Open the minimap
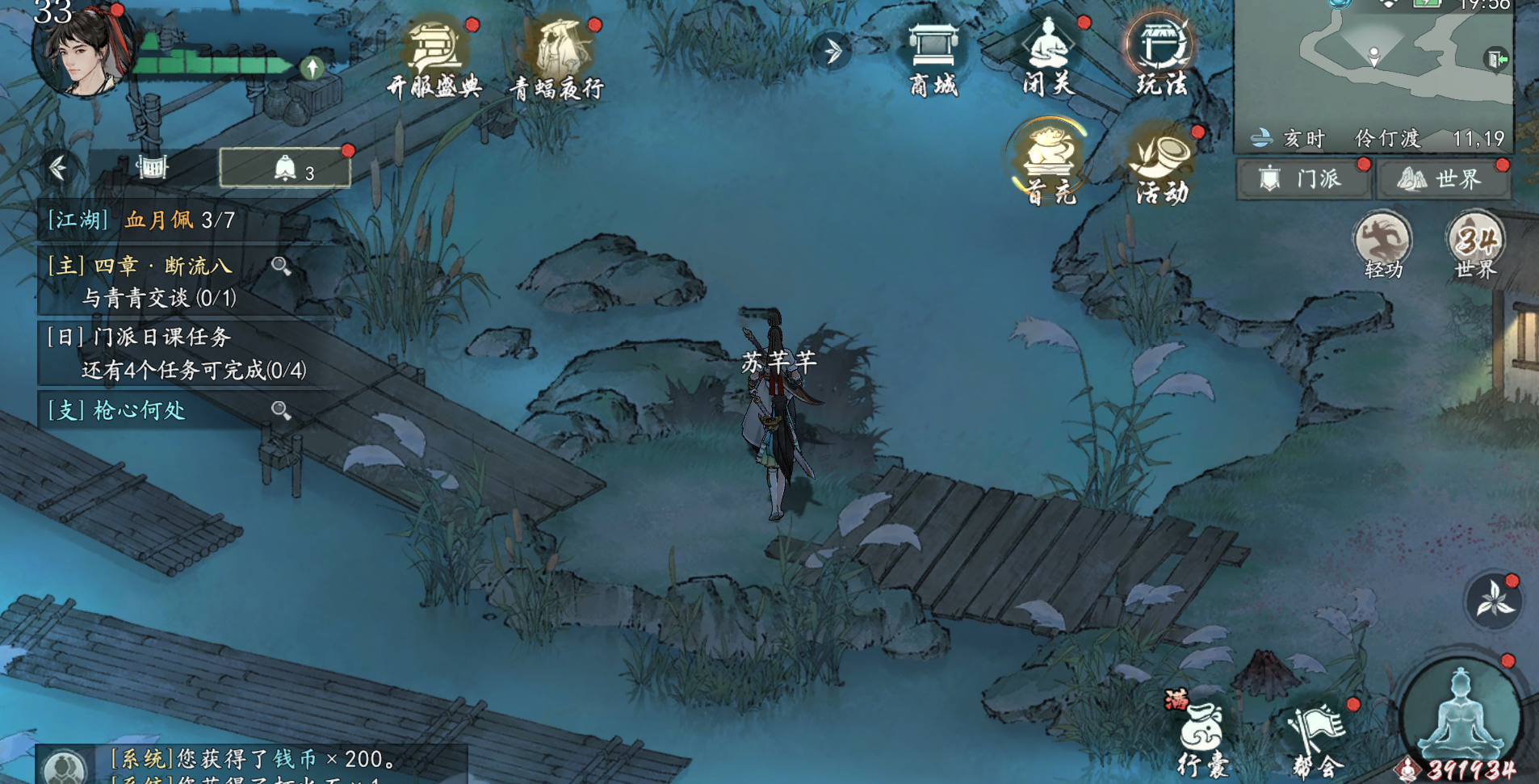The width and height of the screenshot is (1539, 784). 1373,65
